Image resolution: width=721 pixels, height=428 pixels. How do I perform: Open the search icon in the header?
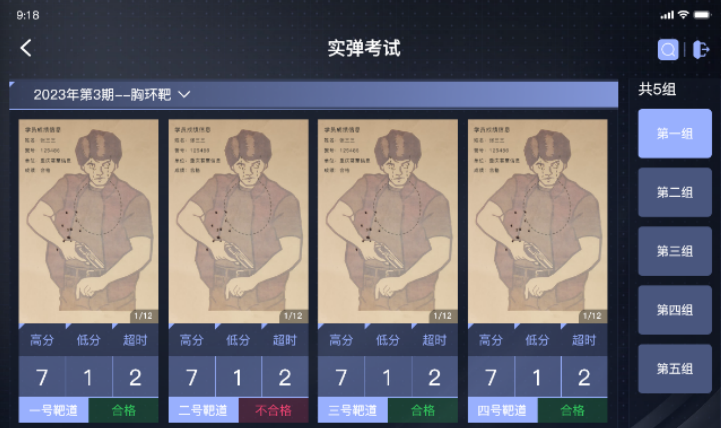pyautogui.click(x=668, y=49)
